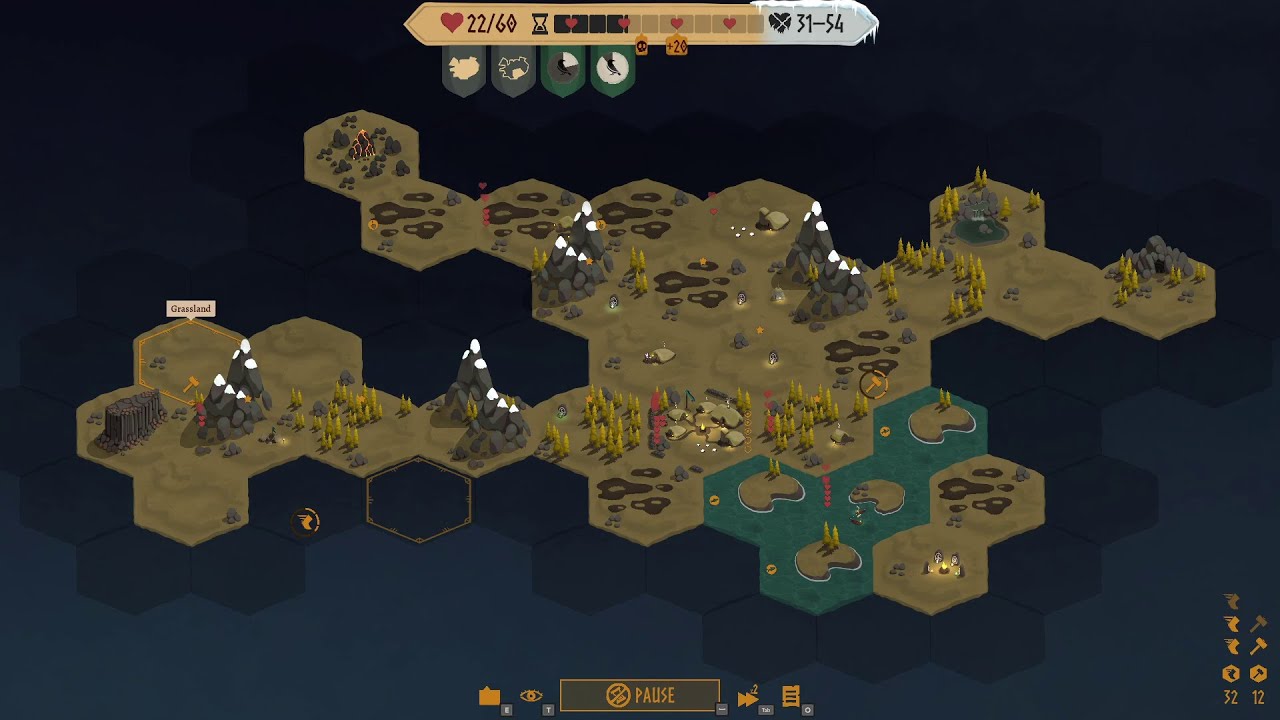Image resolution: width=1280 pixels, height=720 pixels.
Task: Click the skull marker under the timeline
Action: [x=641, y=46]
